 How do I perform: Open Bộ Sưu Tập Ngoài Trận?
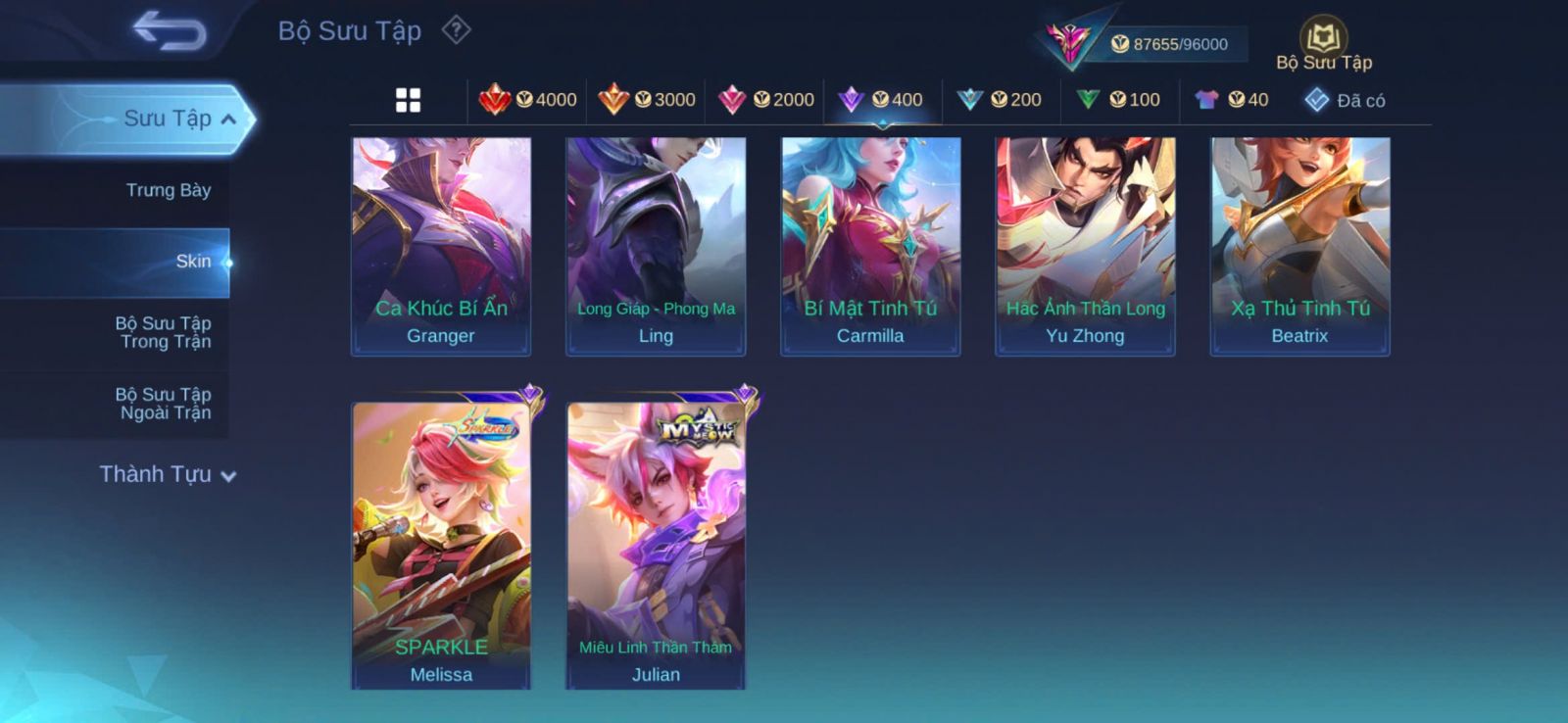(x=164, y=404)
